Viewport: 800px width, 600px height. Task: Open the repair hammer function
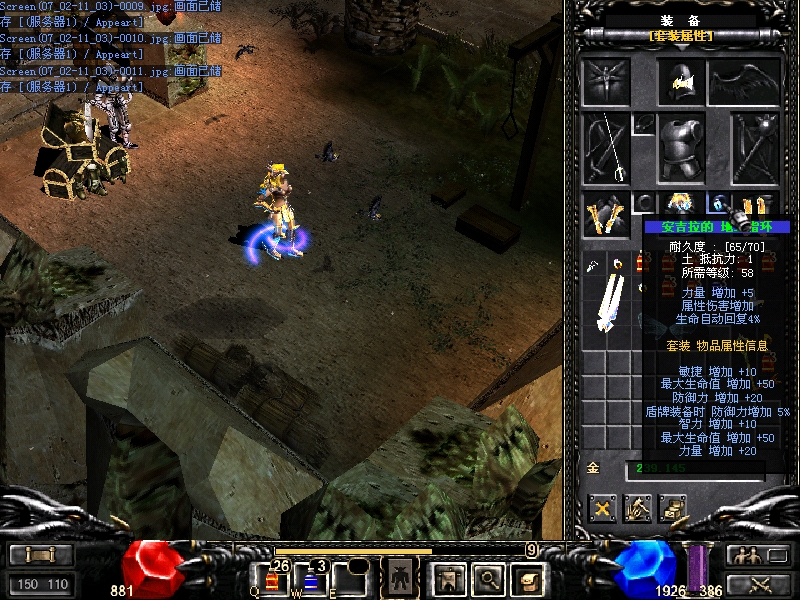click(638, 509)
